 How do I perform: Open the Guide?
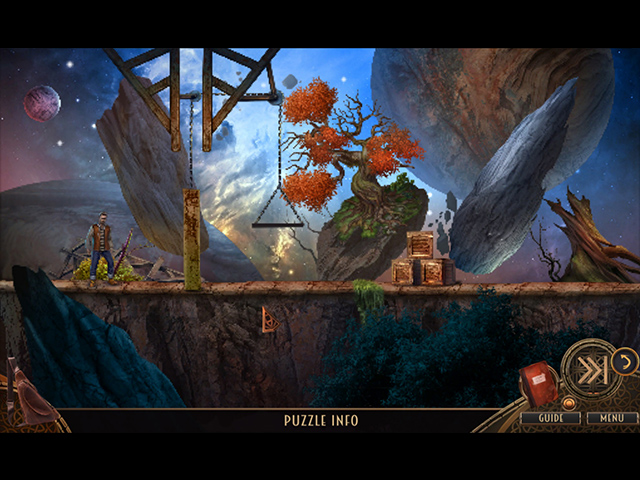click(550, 418)
